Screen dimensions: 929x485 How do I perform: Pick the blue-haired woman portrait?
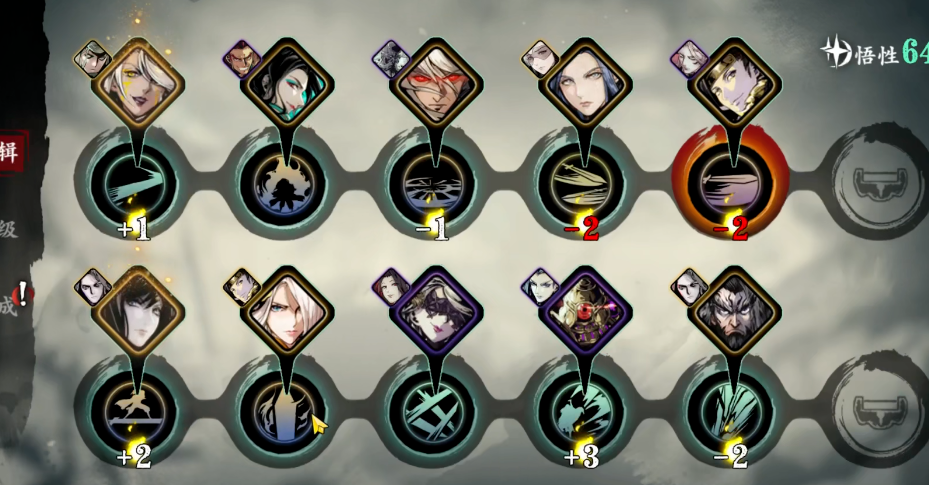[582, 83]
